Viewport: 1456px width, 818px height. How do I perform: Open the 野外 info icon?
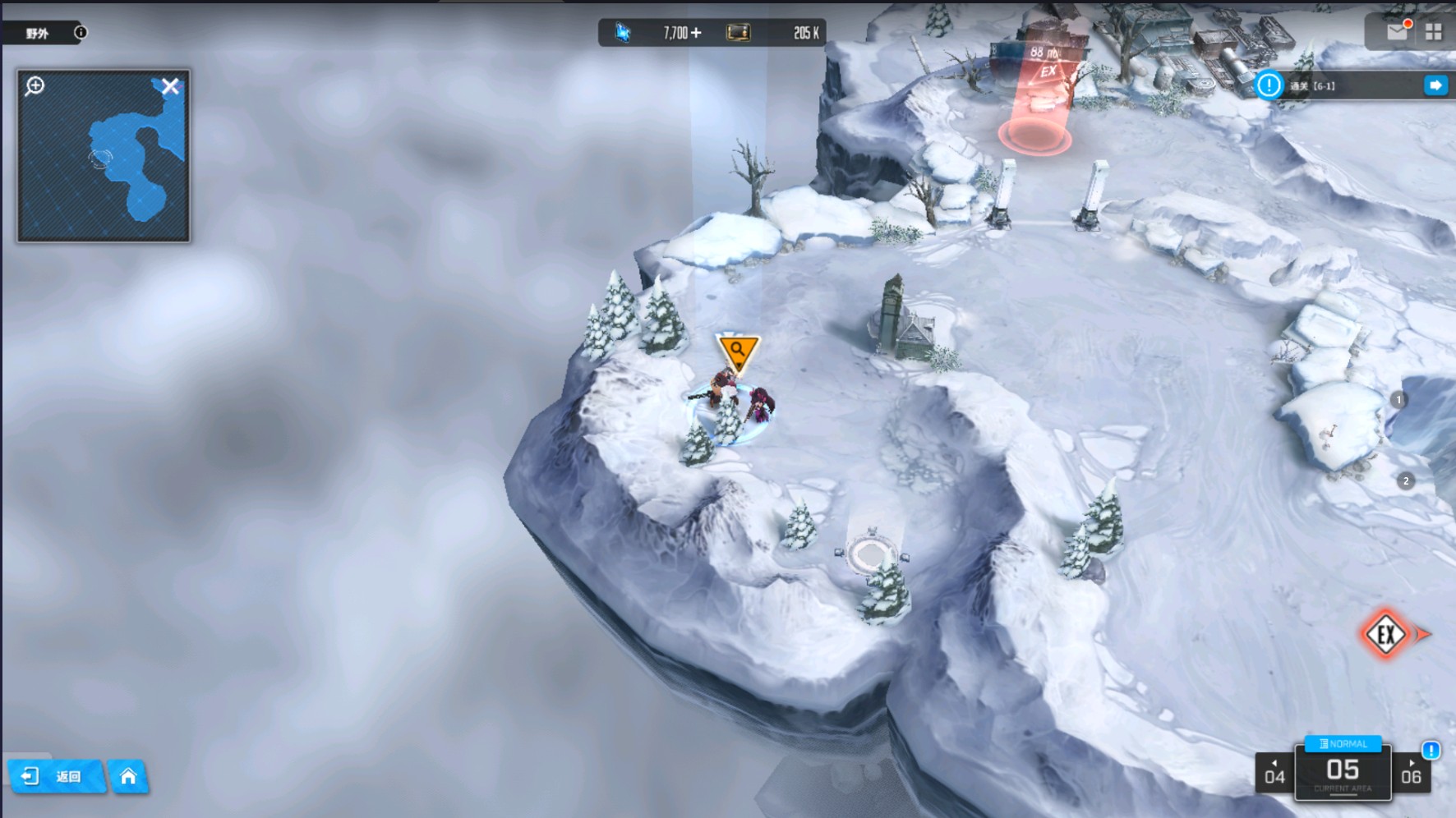pyautogui.click(x=81, y=33)
